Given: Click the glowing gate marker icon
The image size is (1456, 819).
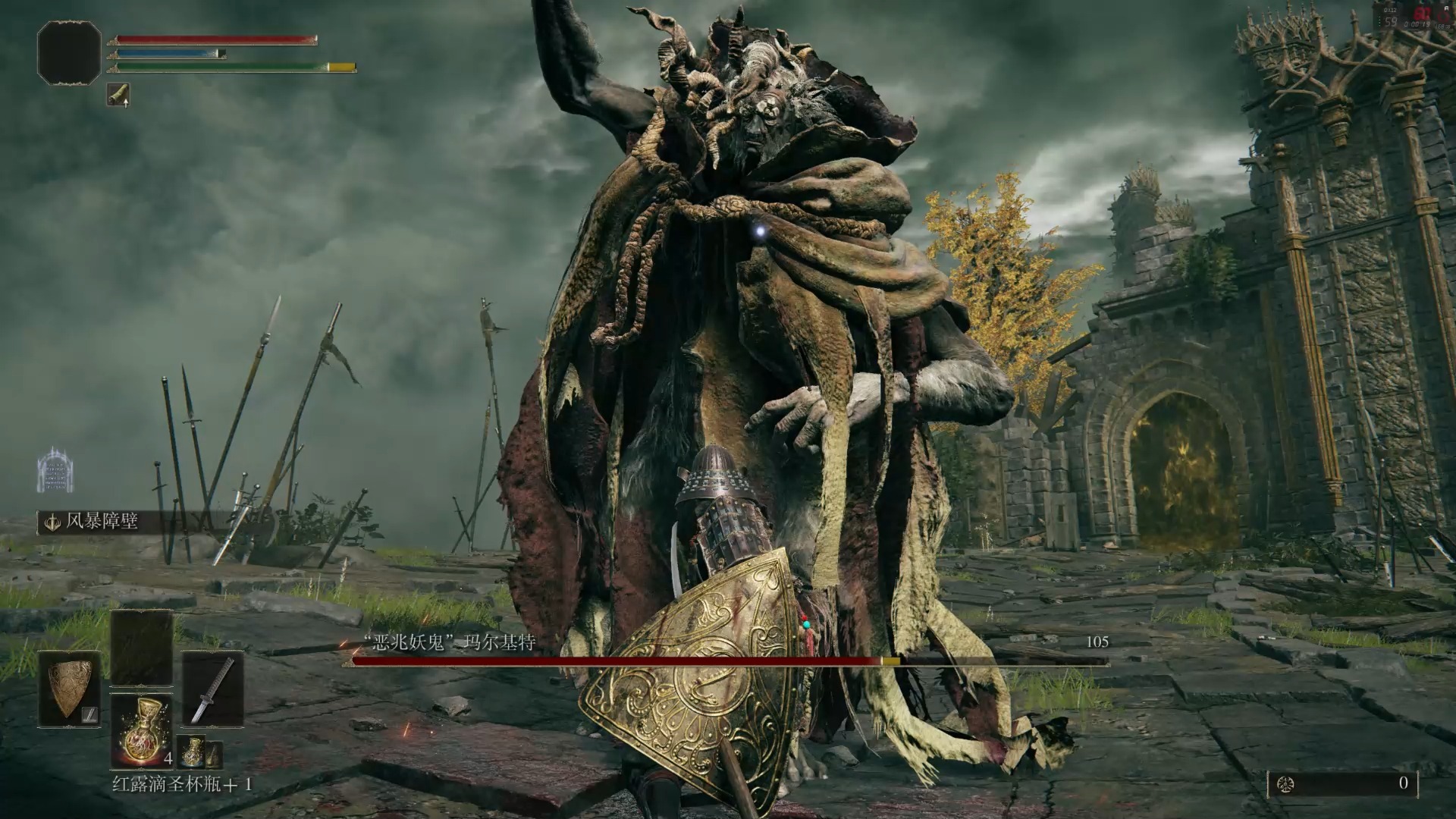Looking at the screenshot, I should [55, 467].
